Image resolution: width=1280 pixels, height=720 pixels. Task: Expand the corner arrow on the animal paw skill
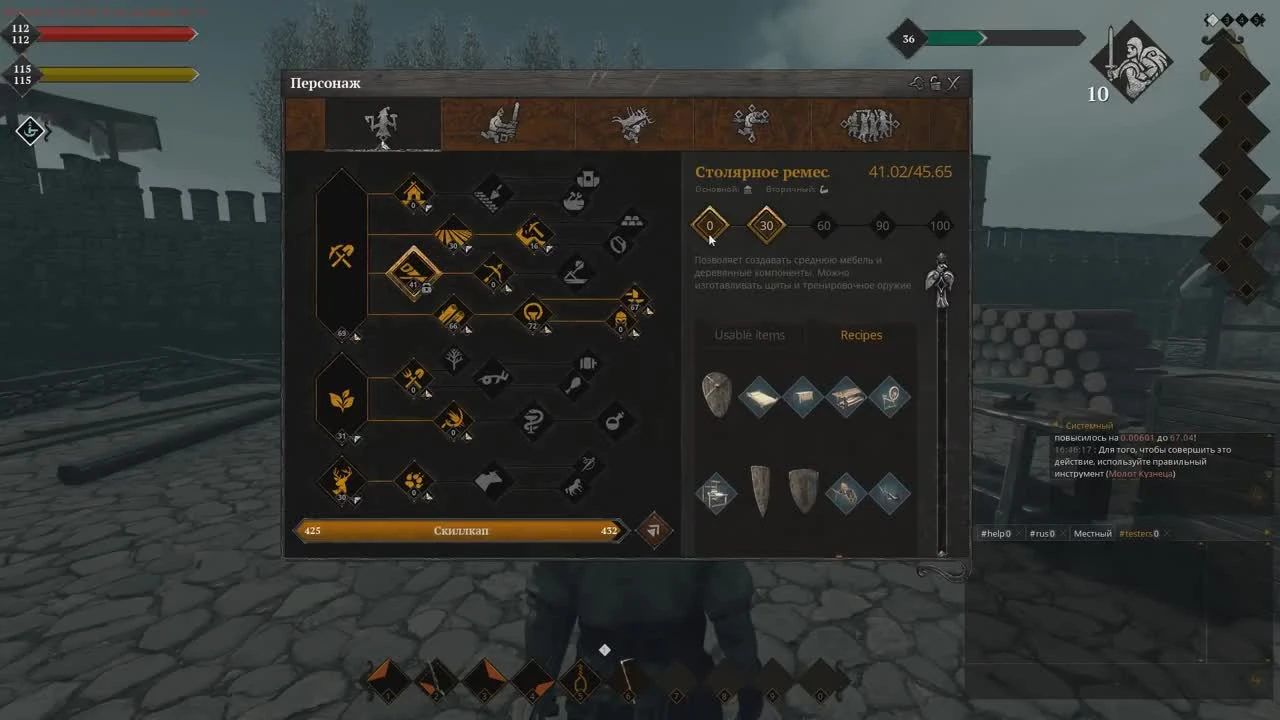[428, 493]
